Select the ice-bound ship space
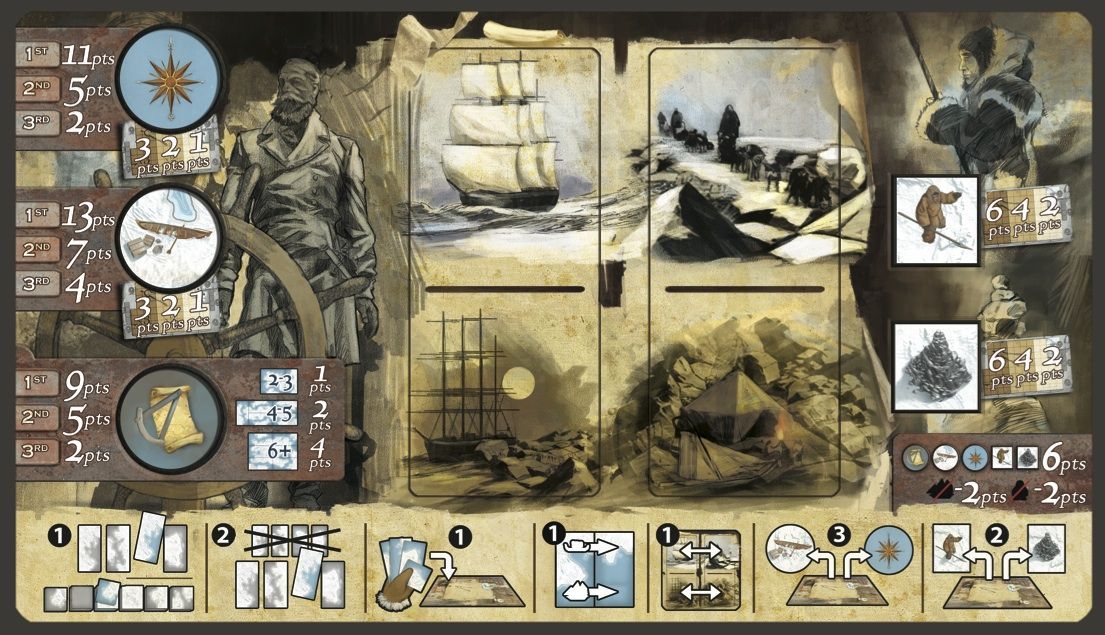1105x635 pixels. tap(504, 397)
